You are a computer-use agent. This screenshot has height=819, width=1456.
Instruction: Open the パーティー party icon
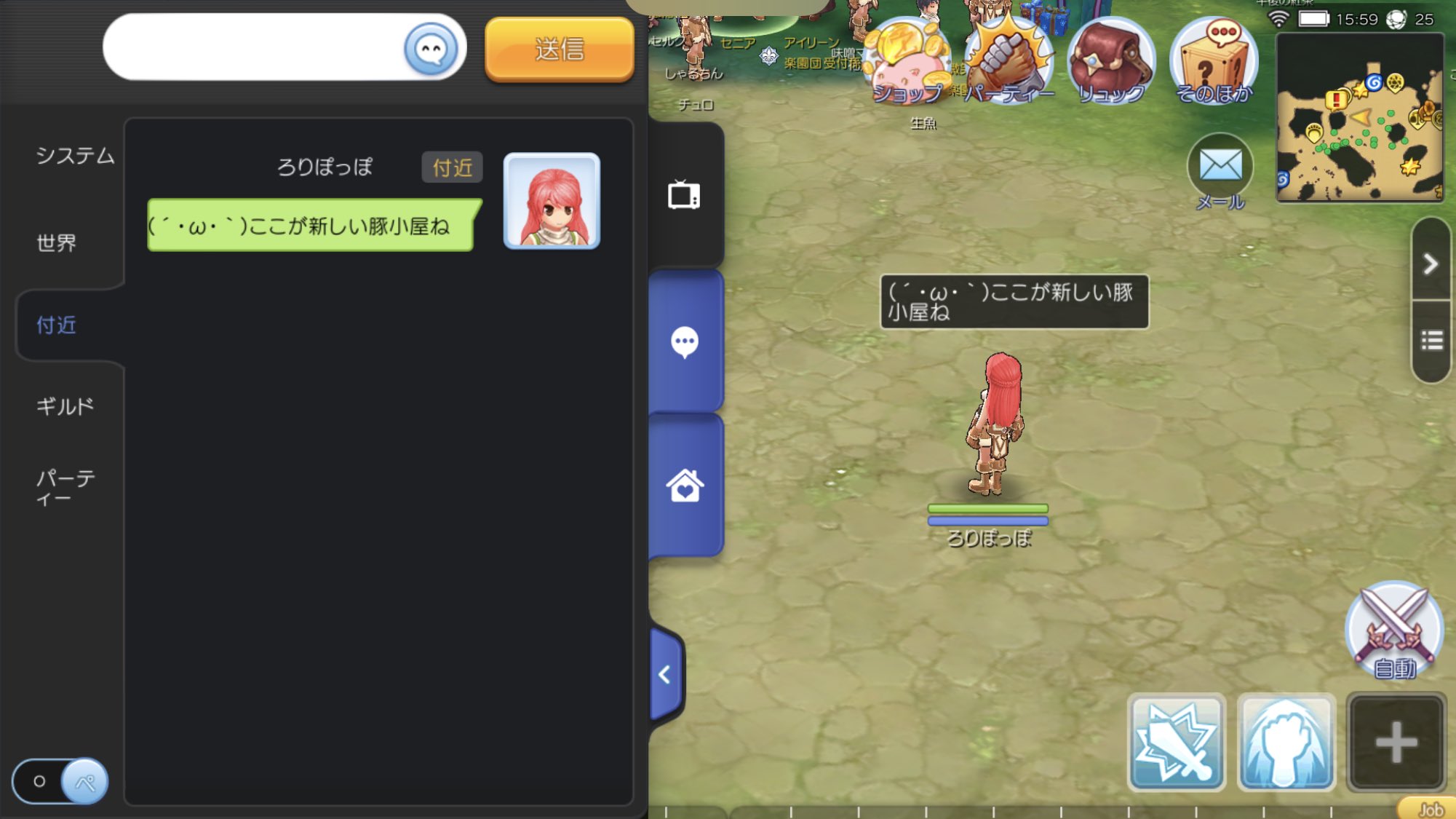point(1011,58)
